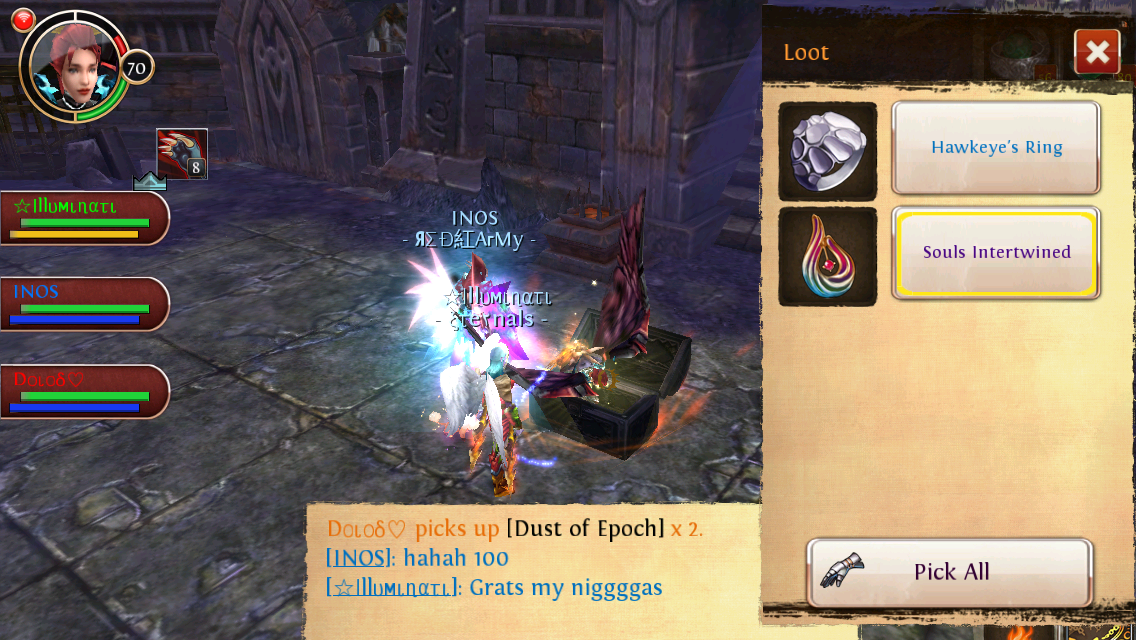
Task: Open the Illuminati name link in chat
Action: coord(392,587)
